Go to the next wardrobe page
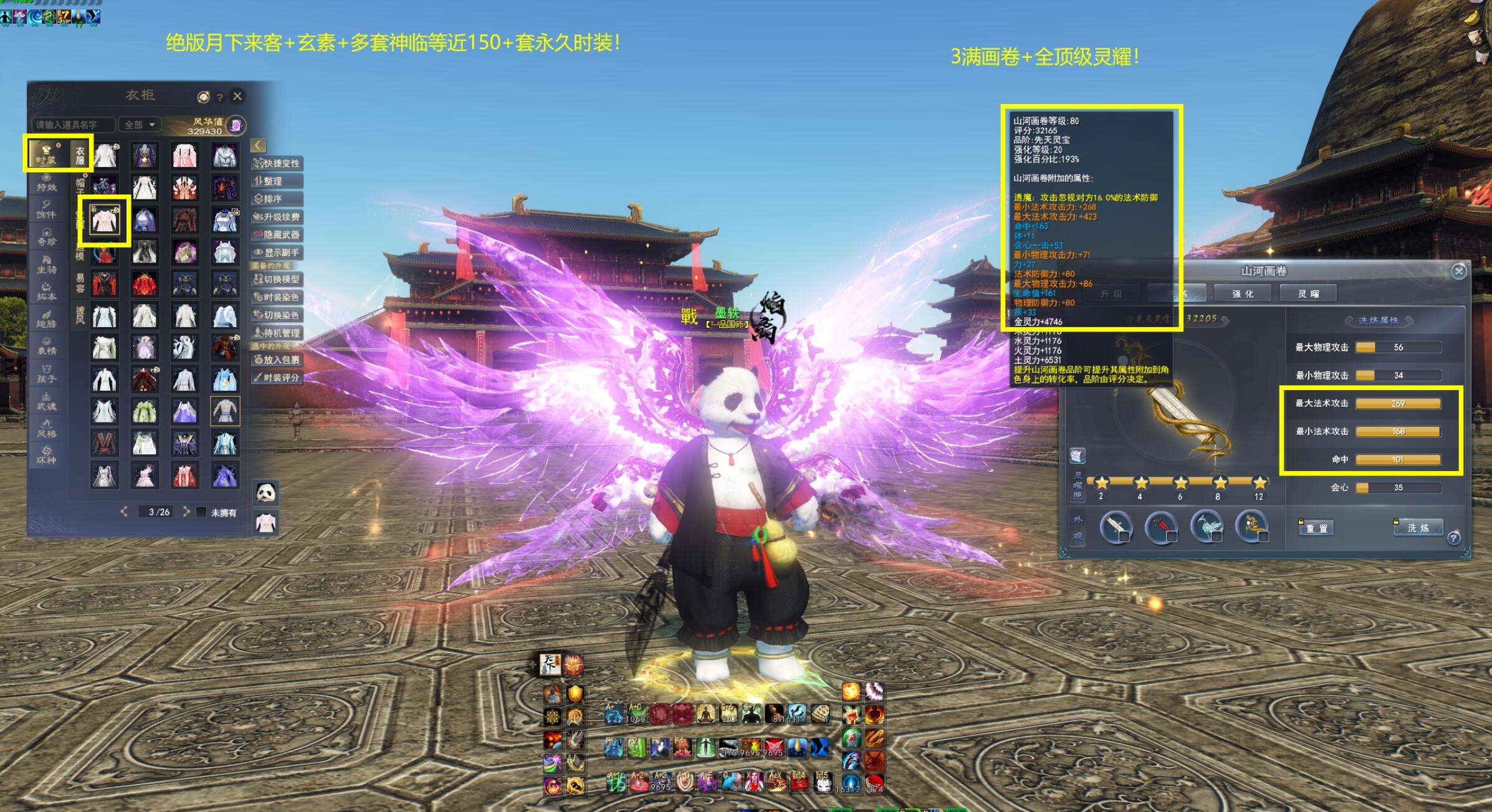The height and width of the screenshot is (812, 1492). point(186,512)
